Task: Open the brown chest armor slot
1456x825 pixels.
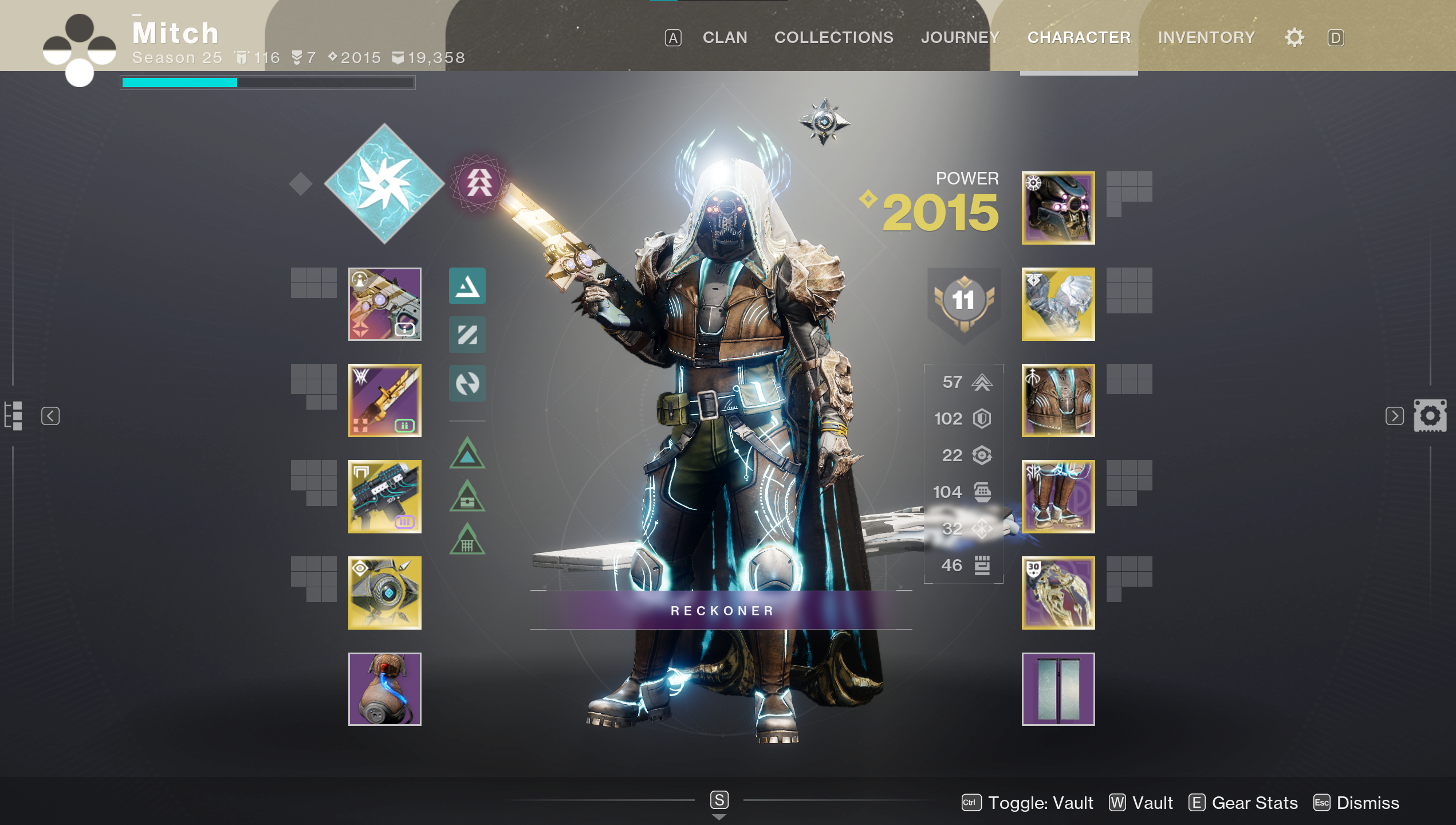Action: [x=1058, y=400]
